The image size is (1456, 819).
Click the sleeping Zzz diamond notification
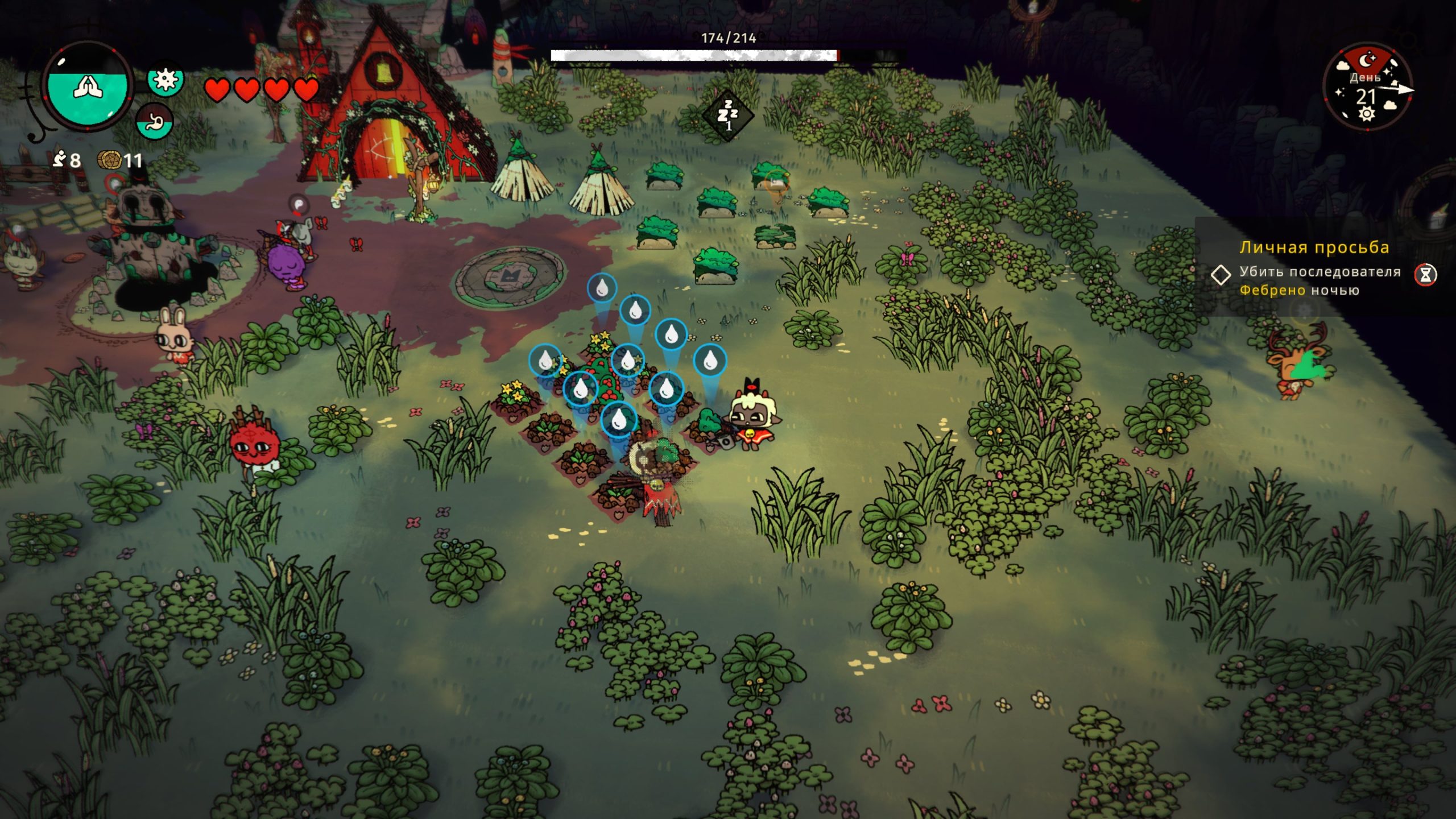727,116
